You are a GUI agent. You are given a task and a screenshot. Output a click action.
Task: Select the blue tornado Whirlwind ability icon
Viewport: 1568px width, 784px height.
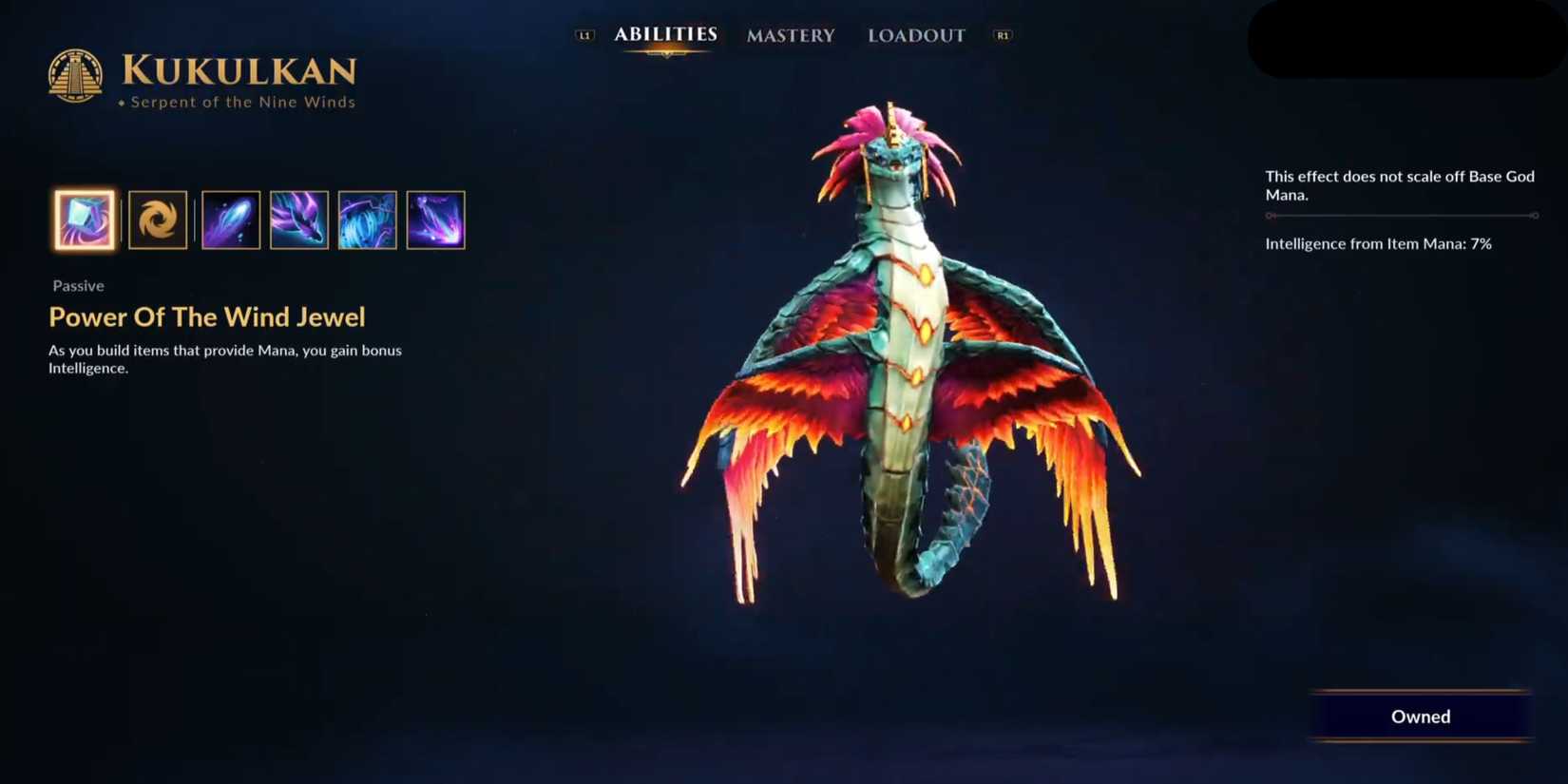tap(367, 219)
